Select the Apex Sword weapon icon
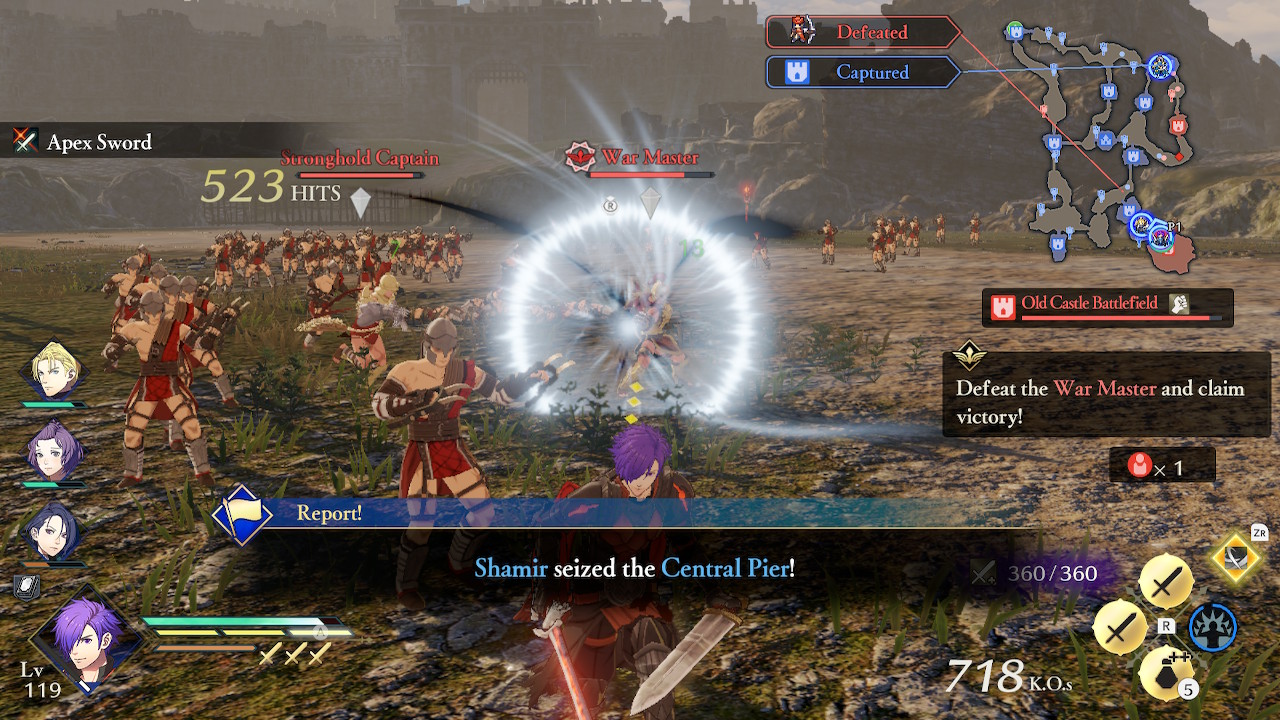Image resolution: width=1280 pixels, height=720 pixels. point(25,142)
